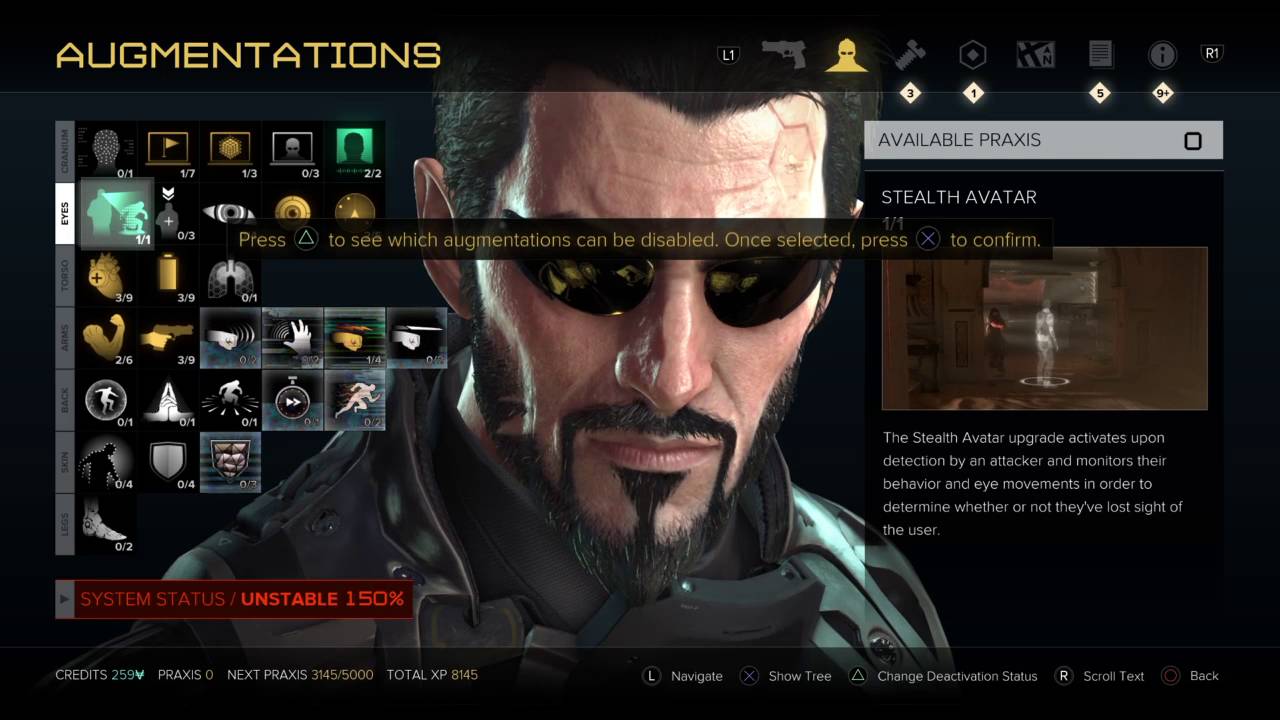The image size is (1280, 720).
Task: Open the stopwatch reflex booster augmentation
Action: point(292,400)
